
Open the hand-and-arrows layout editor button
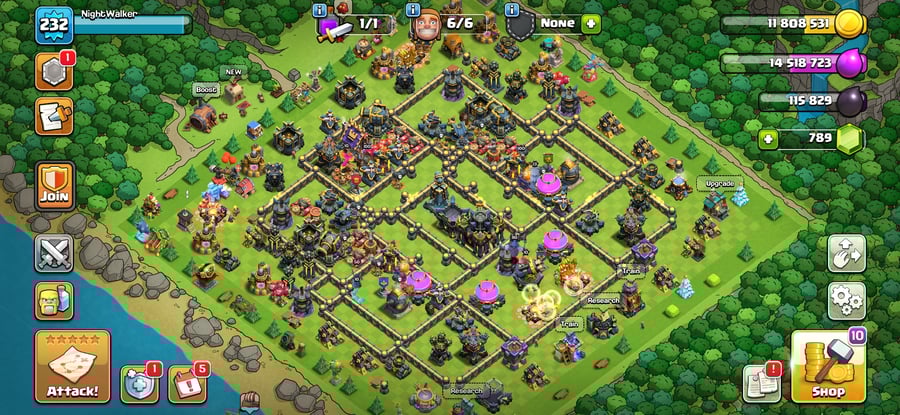click(x=846, y=252)
